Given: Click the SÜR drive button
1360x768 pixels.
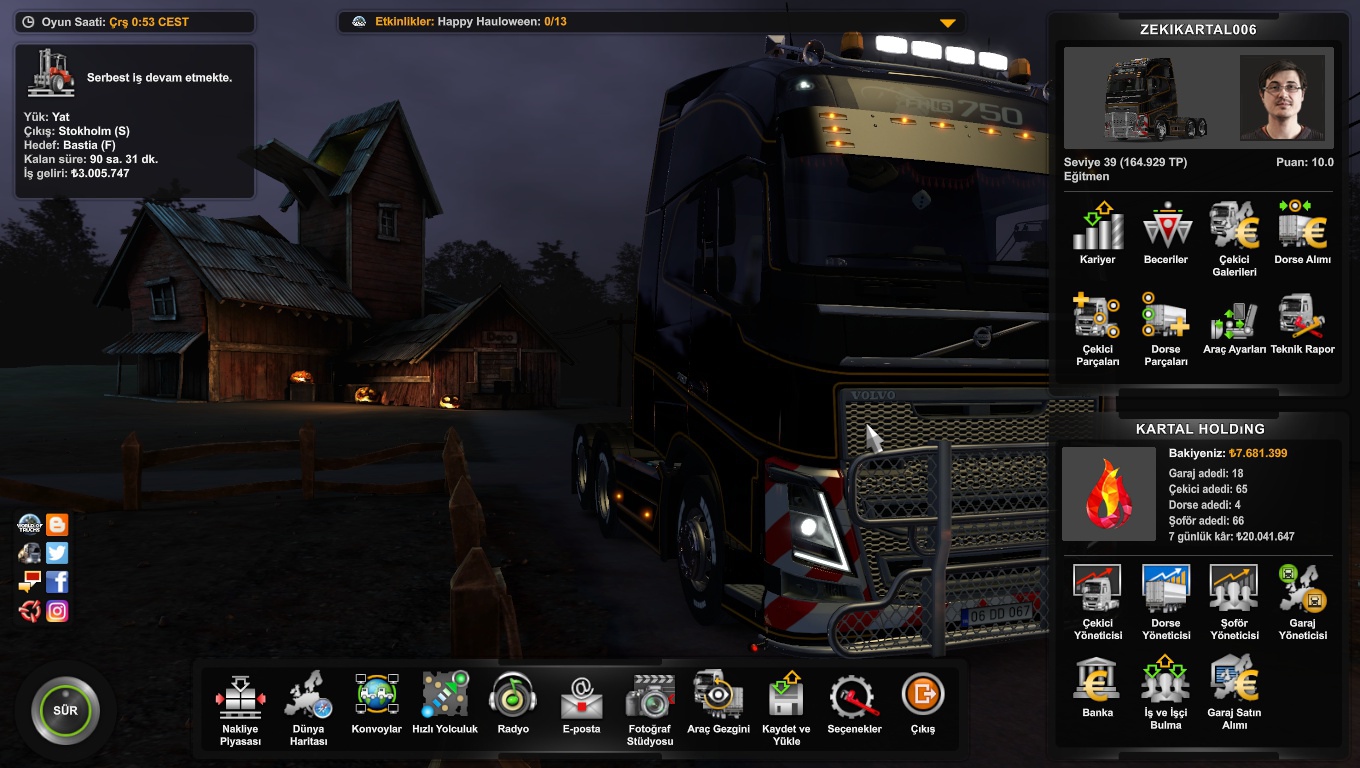Looking at the screenshot, I should pos(65,711).
